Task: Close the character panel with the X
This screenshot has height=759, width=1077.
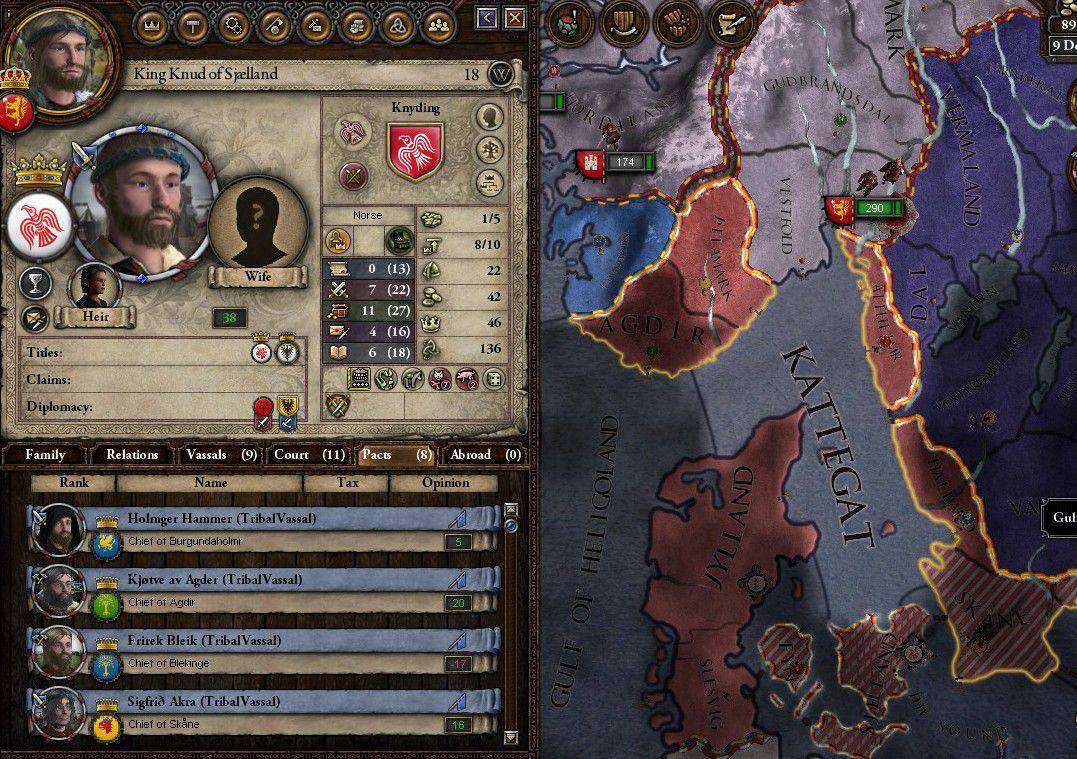Action: click(x=514, y=18)
